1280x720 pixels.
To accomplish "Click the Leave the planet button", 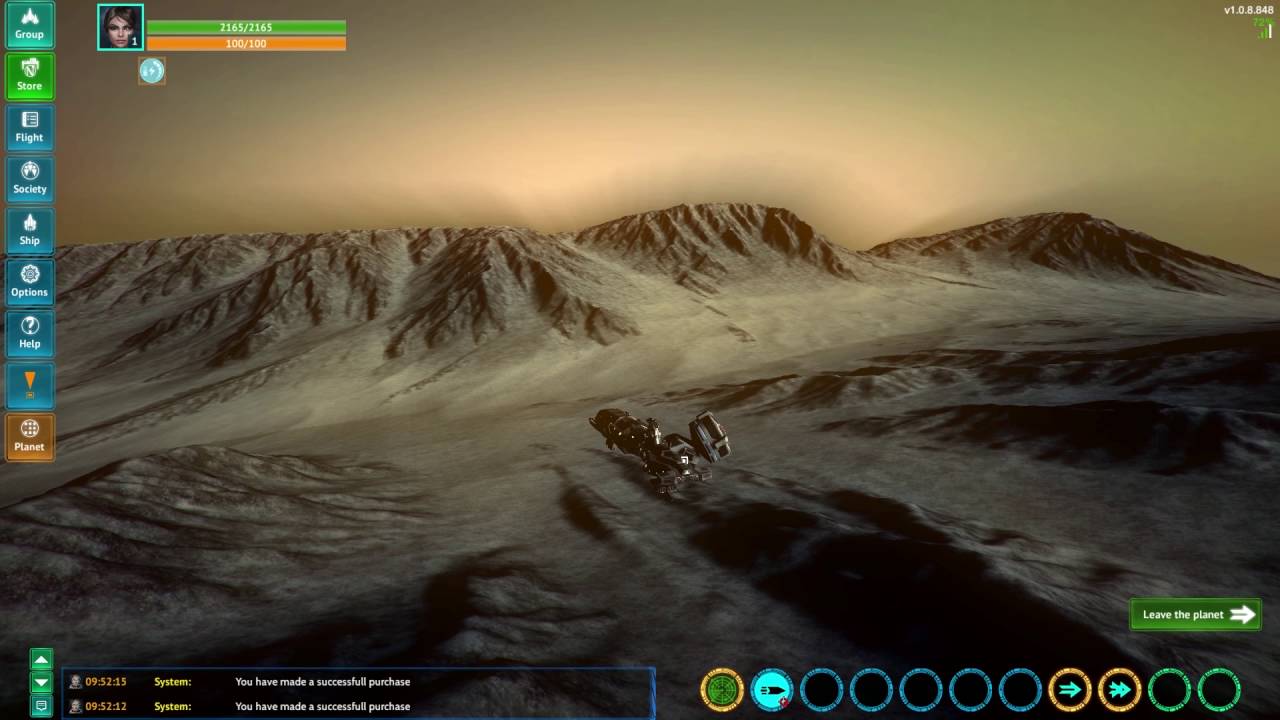I will 1195,615.
